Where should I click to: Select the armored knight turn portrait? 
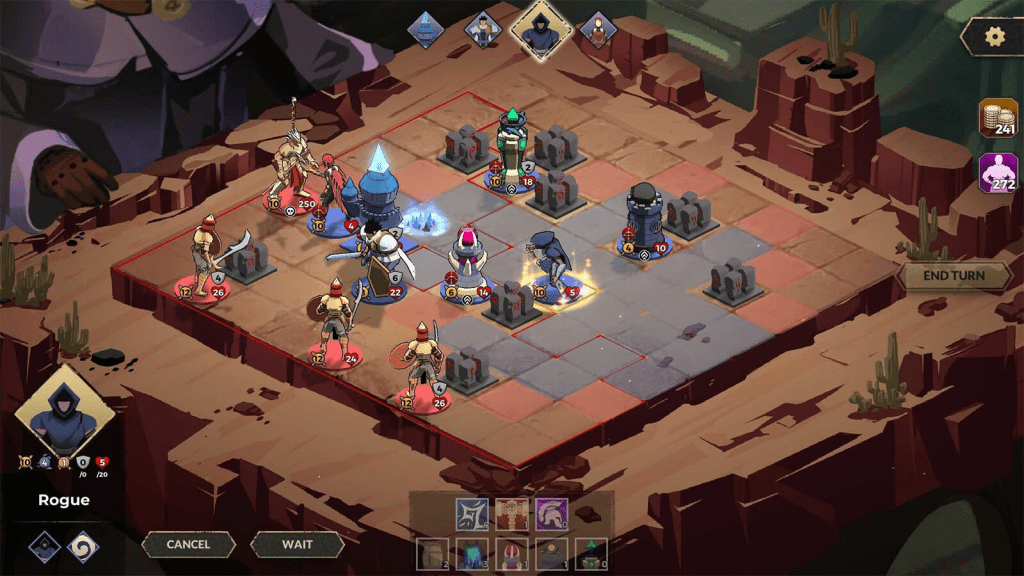click(x=484, y=30)
